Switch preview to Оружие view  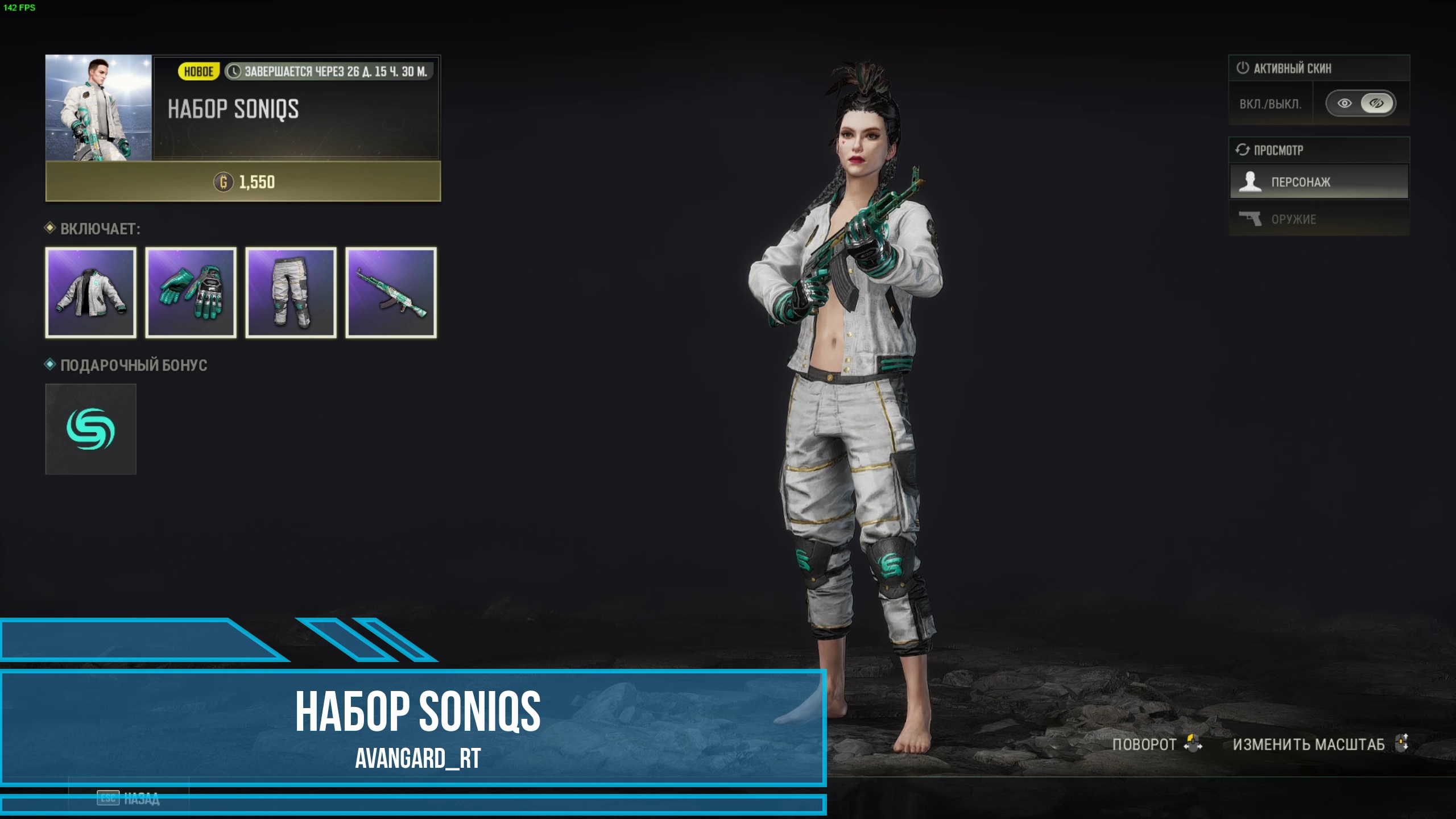point(1319,219)
